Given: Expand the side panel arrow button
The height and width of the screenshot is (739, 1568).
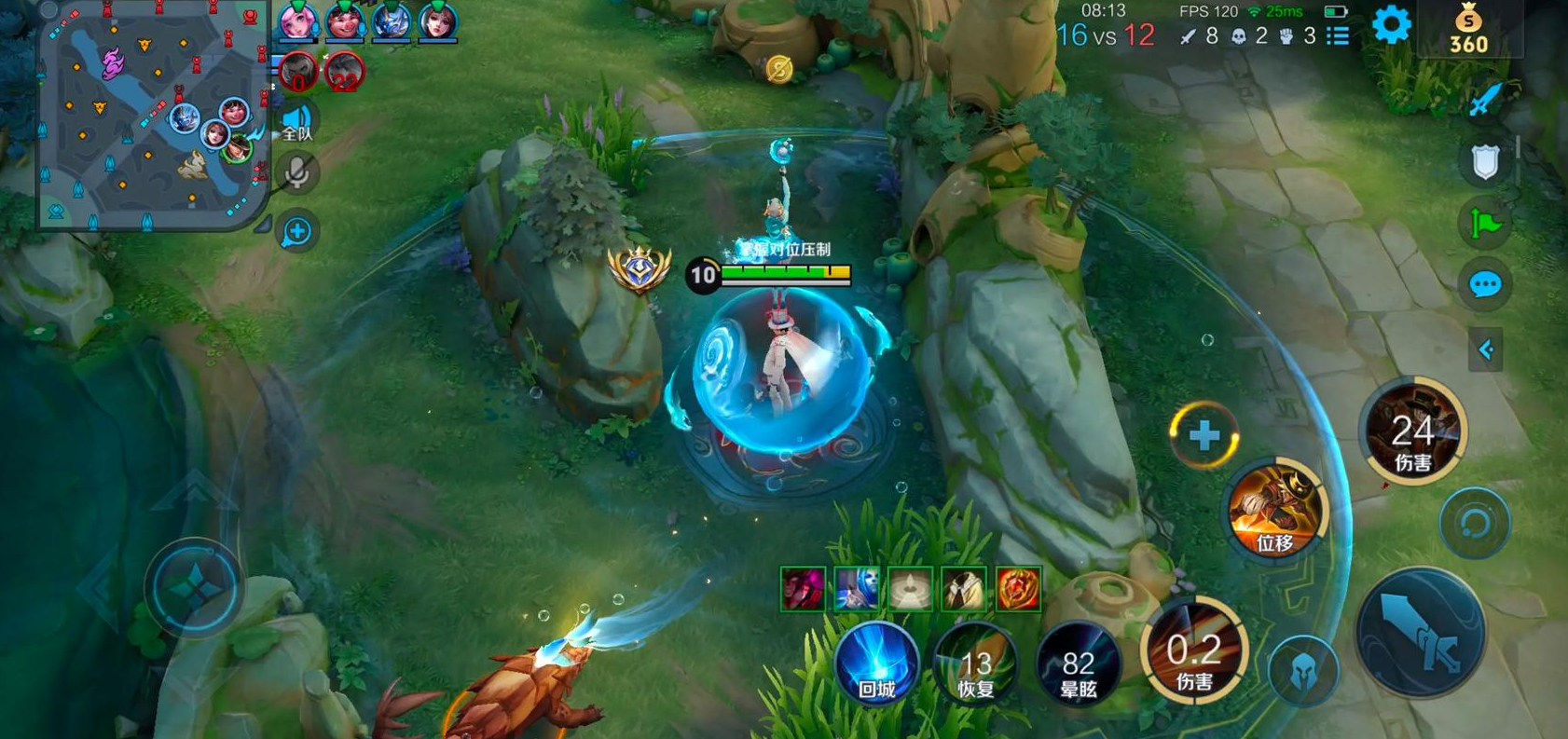Looking at the screenshot, I should click(x=1485, y=350).
